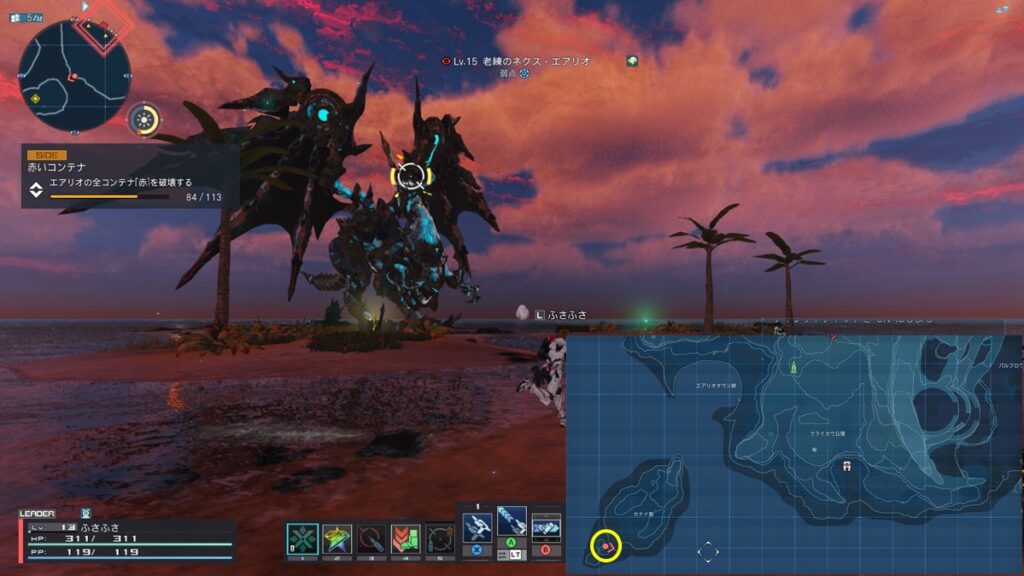
Task: Click the white facility marker on the map
Action: [x=848, y=465]
